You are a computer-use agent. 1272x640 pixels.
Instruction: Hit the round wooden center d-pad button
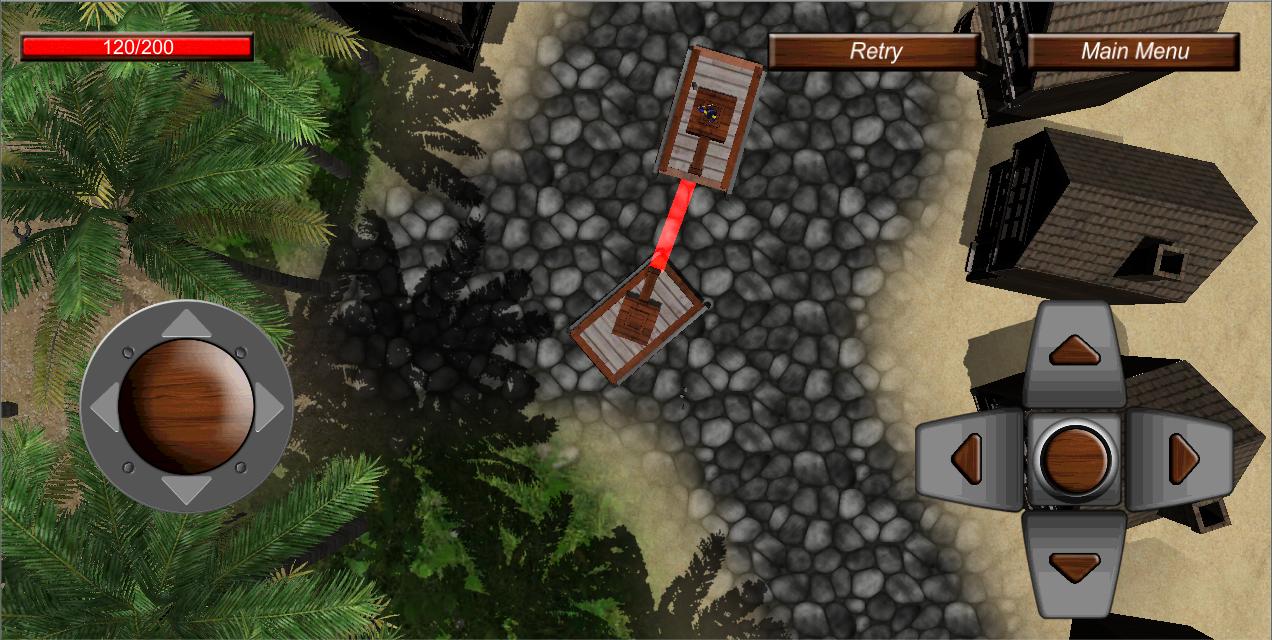pos(1075,459)
